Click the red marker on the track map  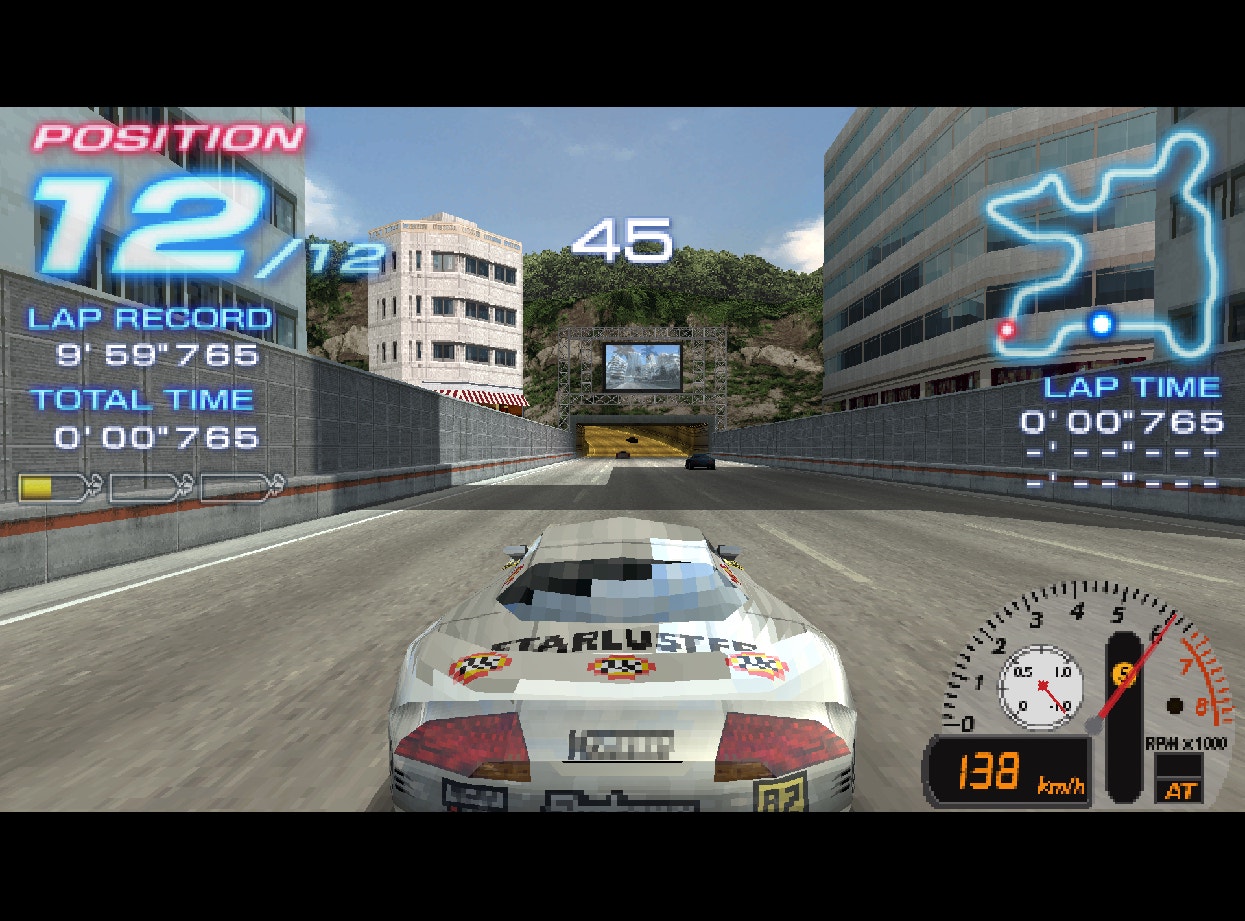(1007, 328)
